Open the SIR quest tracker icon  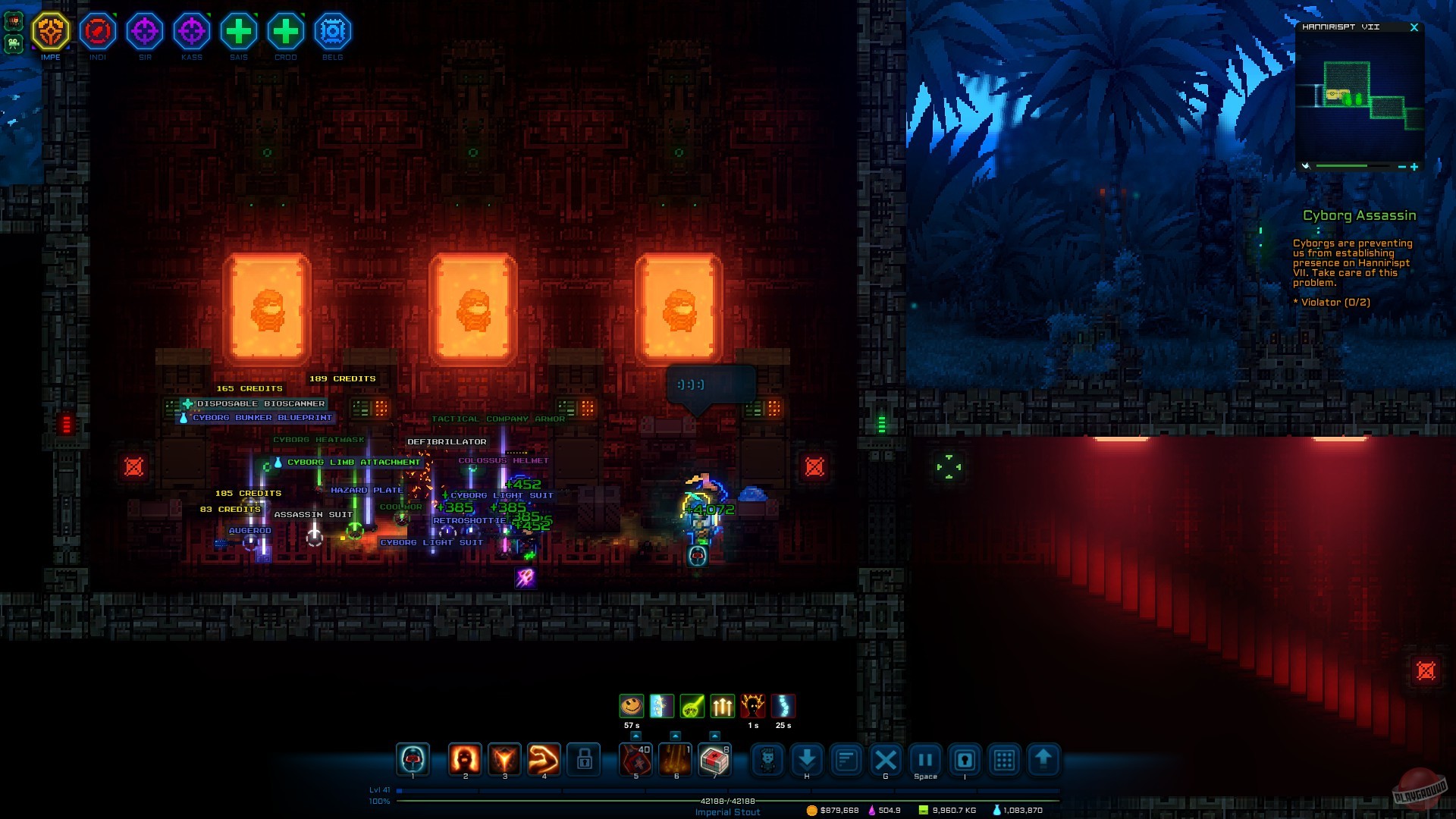[145, 31]
